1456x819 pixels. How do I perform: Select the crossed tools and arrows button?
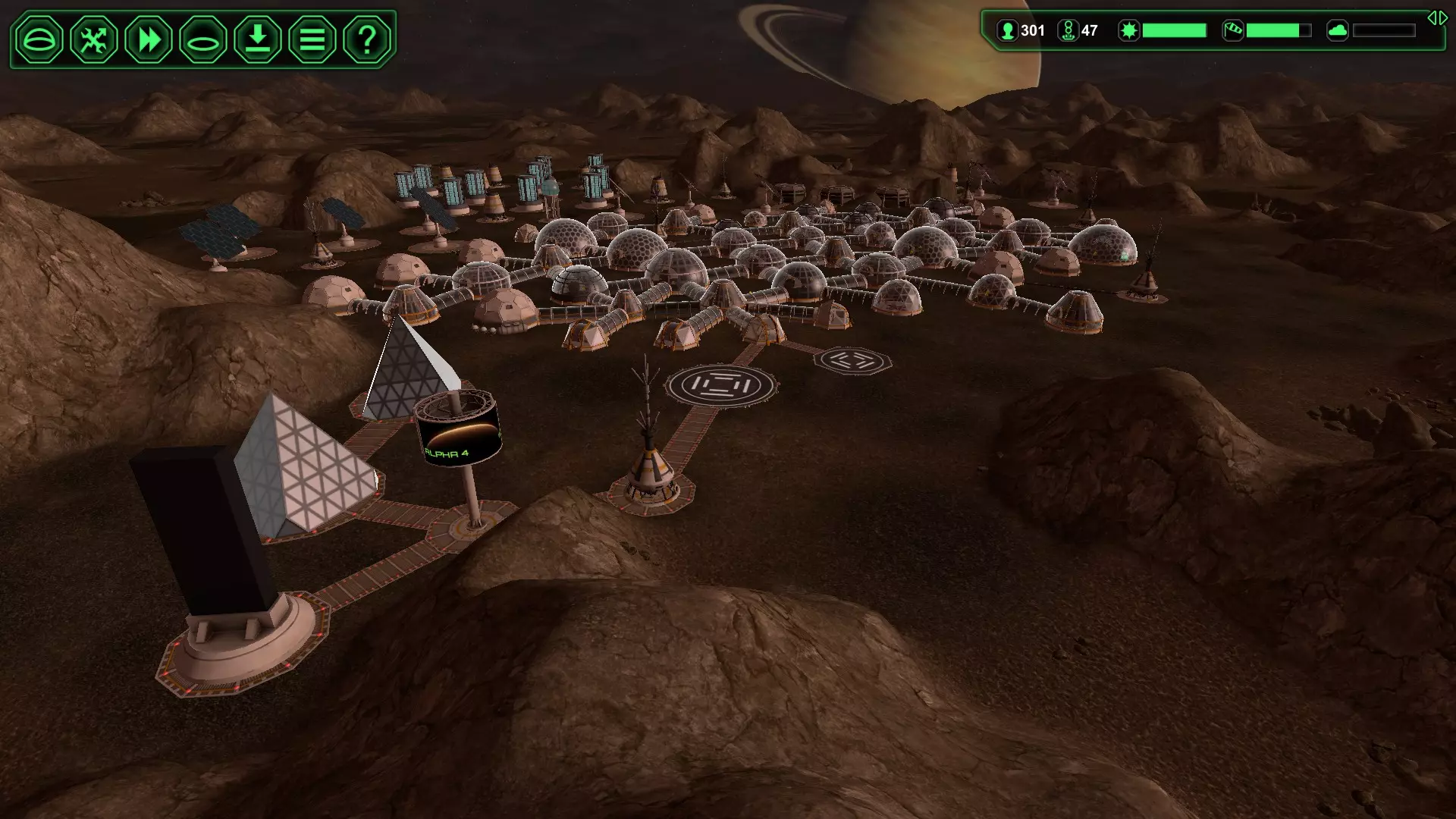click(94, 39)
